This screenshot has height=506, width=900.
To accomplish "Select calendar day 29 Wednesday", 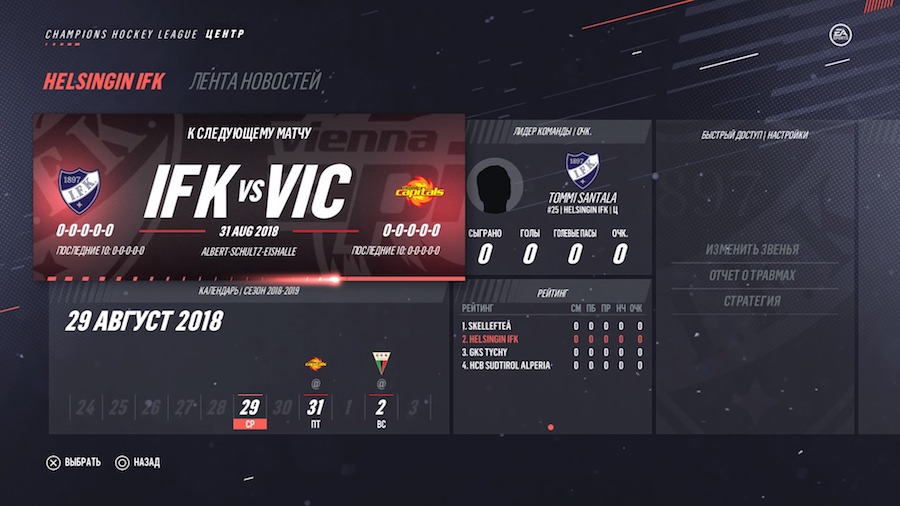I will [249, 408].
